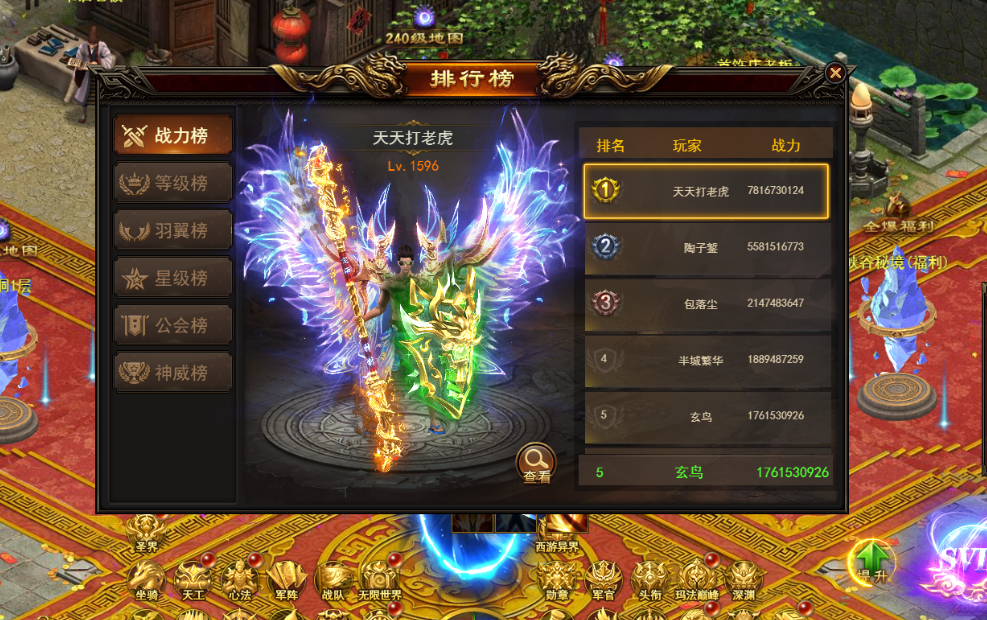Open the 神威榜 ranking tab
Image resolution: width=987 pixels, height=620 pixels.
point(173,372)
